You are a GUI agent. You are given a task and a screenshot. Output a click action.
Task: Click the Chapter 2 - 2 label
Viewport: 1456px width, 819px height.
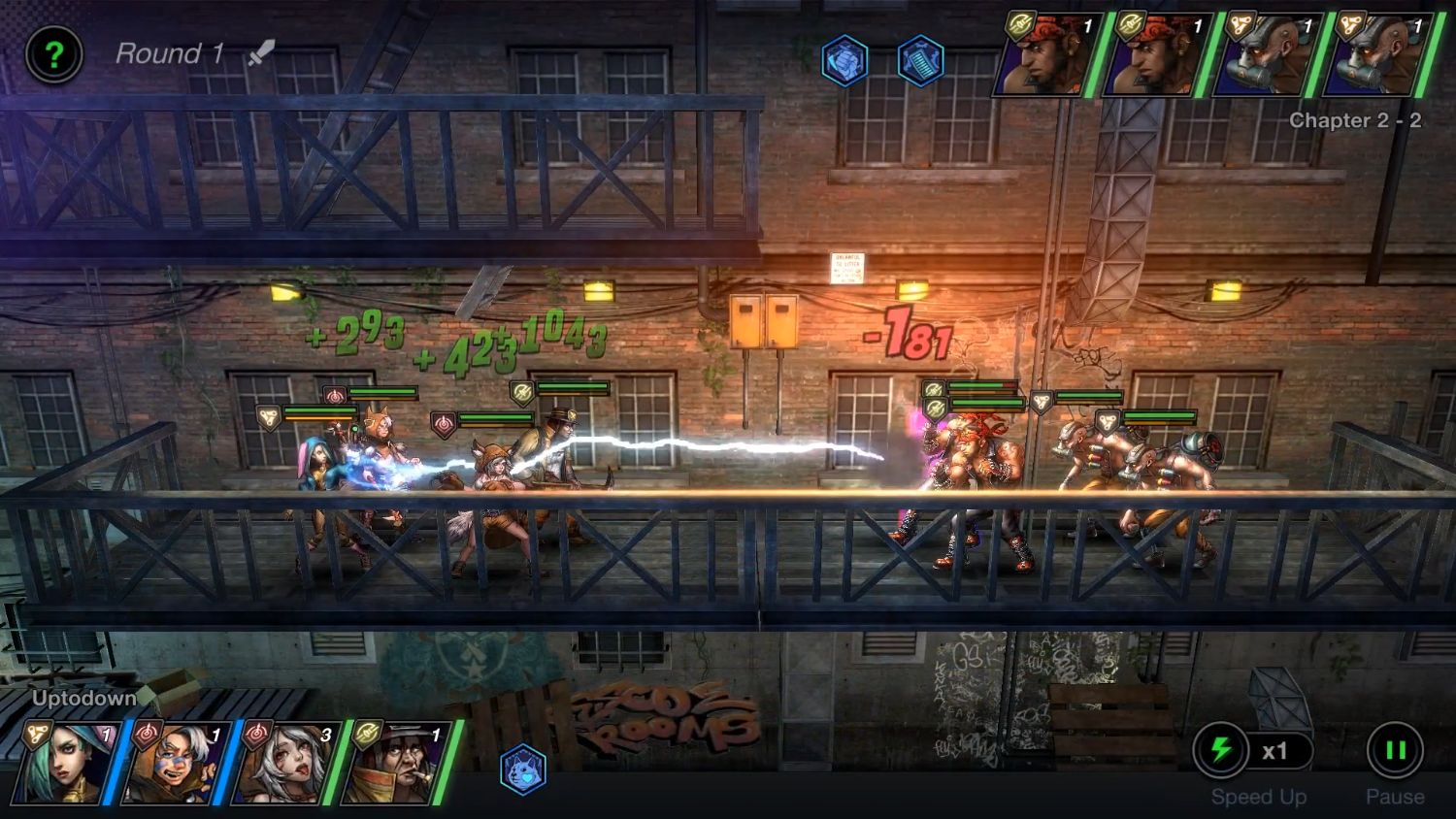pos(1354,120)
